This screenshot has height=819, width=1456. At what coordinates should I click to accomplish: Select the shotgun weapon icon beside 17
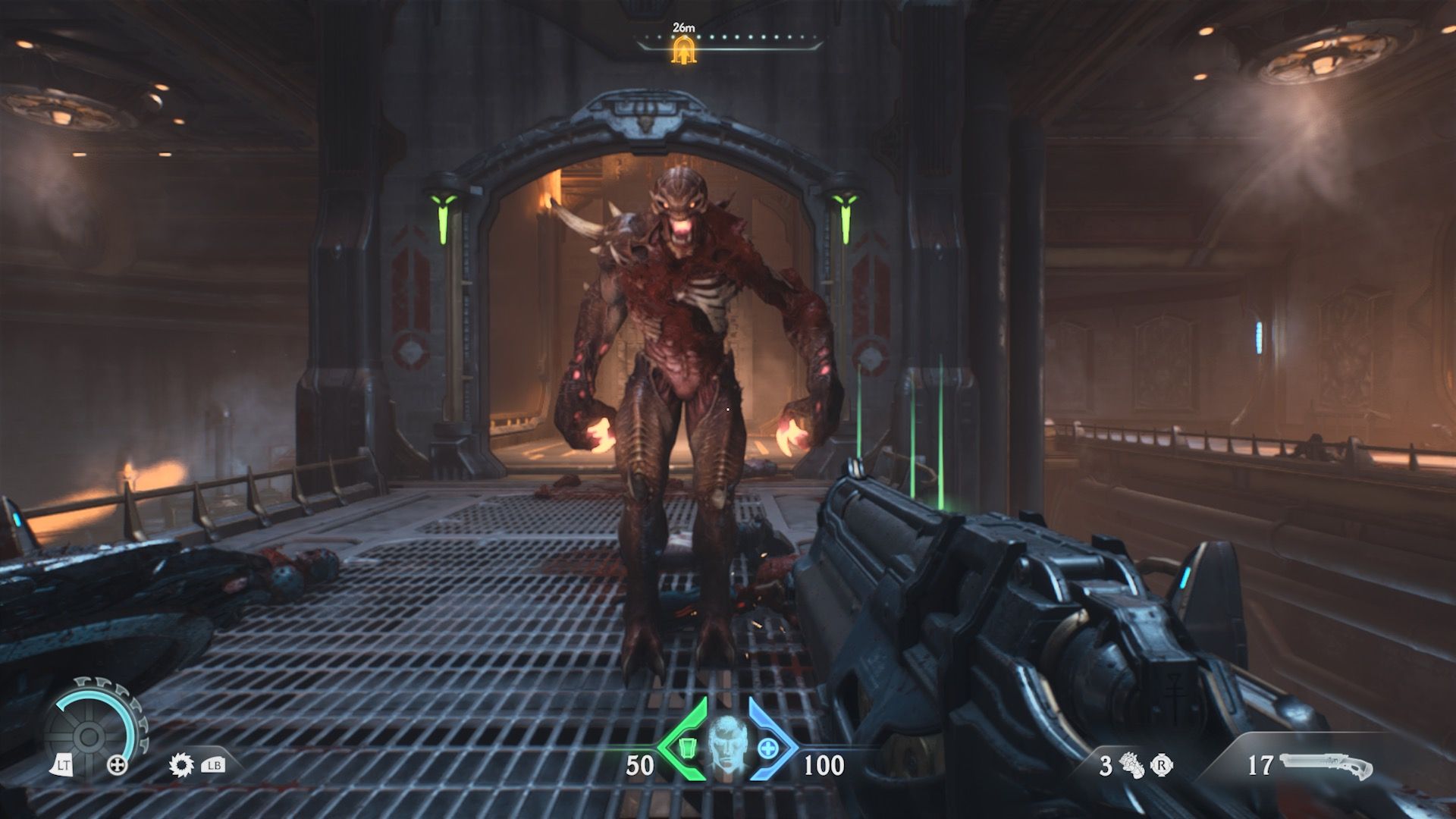(1323, 764)
